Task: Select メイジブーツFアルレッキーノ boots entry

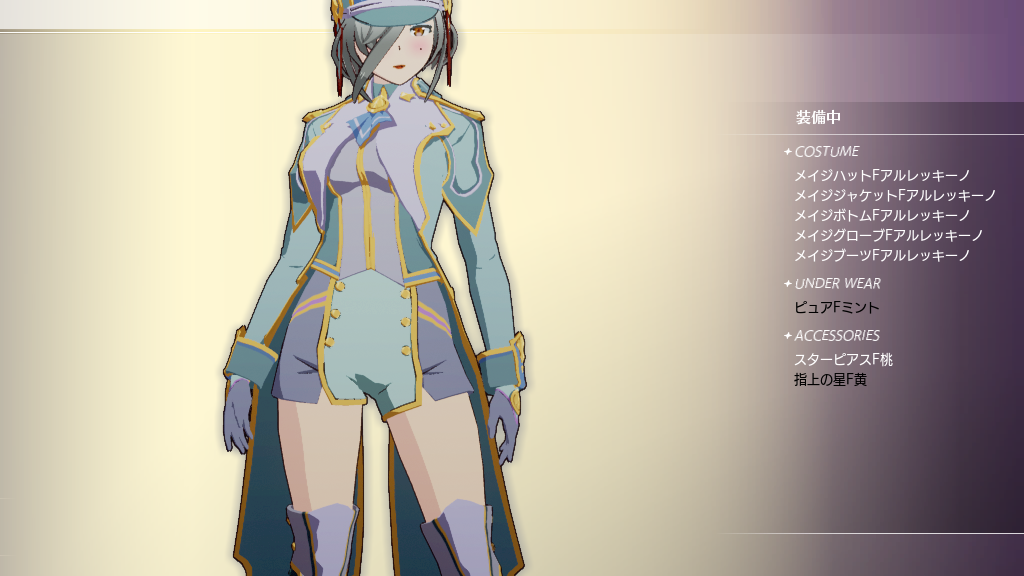Action: (x=882, y=255)
